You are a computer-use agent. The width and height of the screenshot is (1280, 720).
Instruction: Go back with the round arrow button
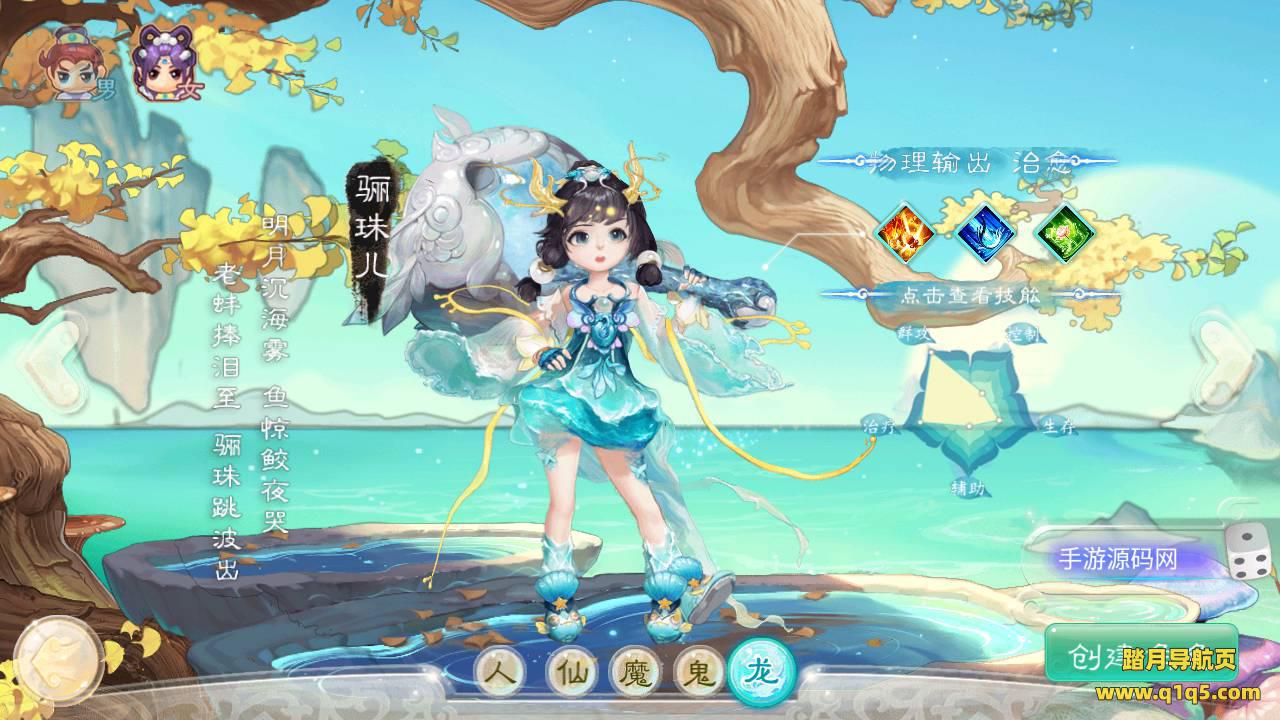(58, 659)
